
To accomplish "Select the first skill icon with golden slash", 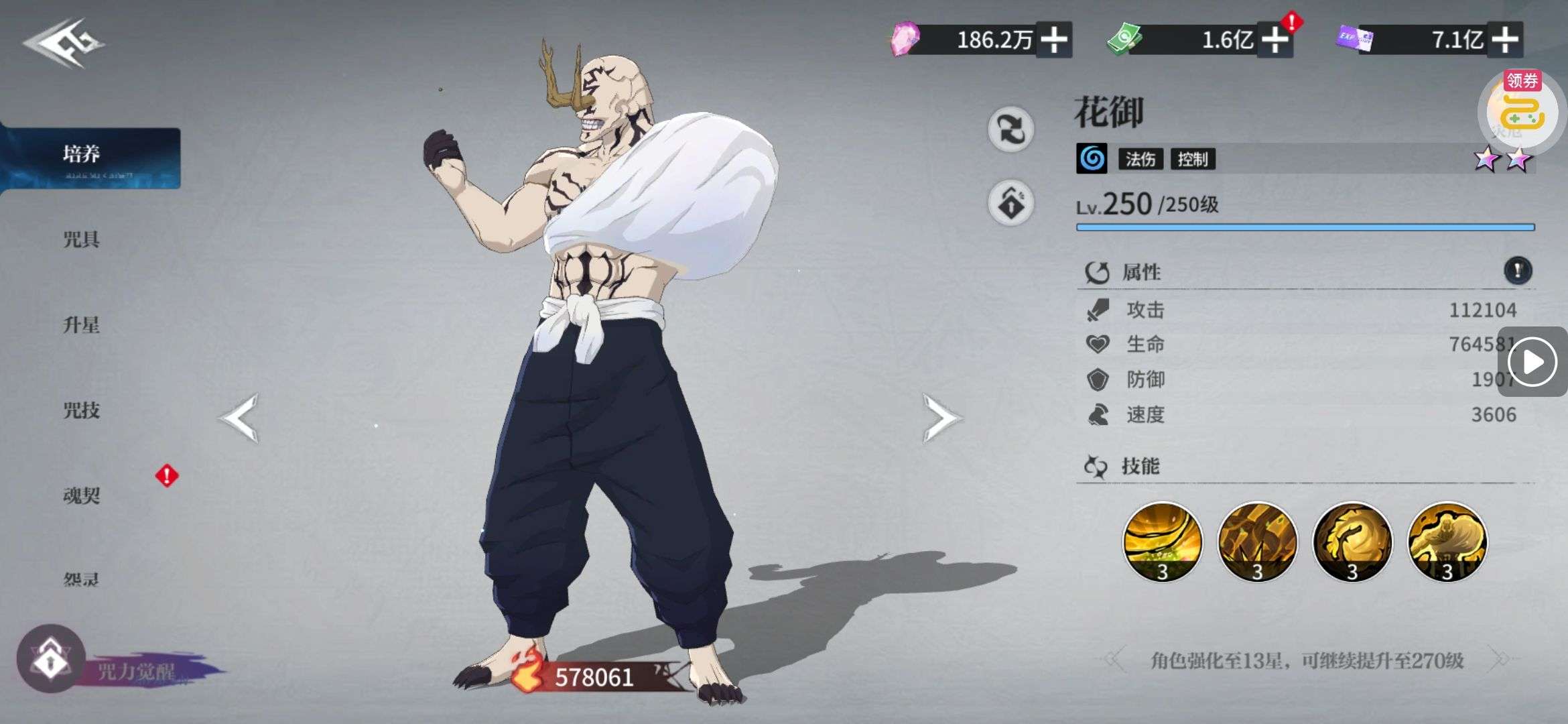I will [x=1162, y=542].
